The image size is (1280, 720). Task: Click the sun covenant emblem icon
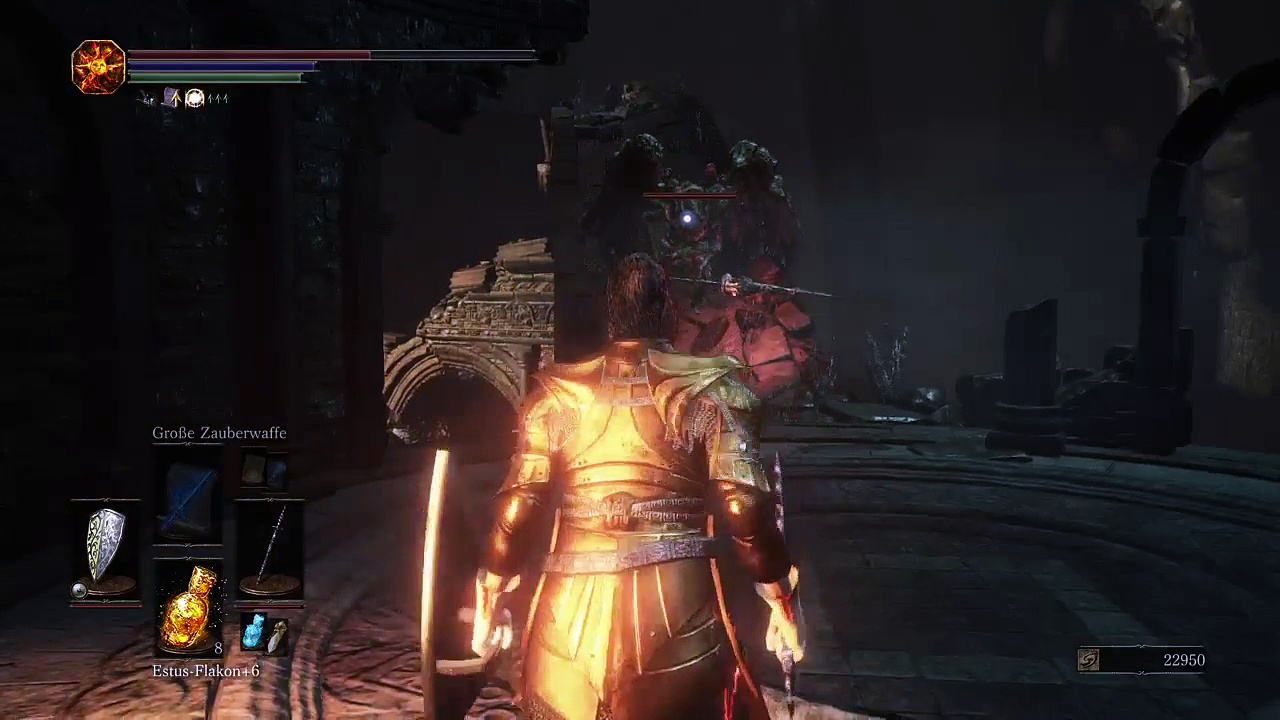click(x=98, y=66)
